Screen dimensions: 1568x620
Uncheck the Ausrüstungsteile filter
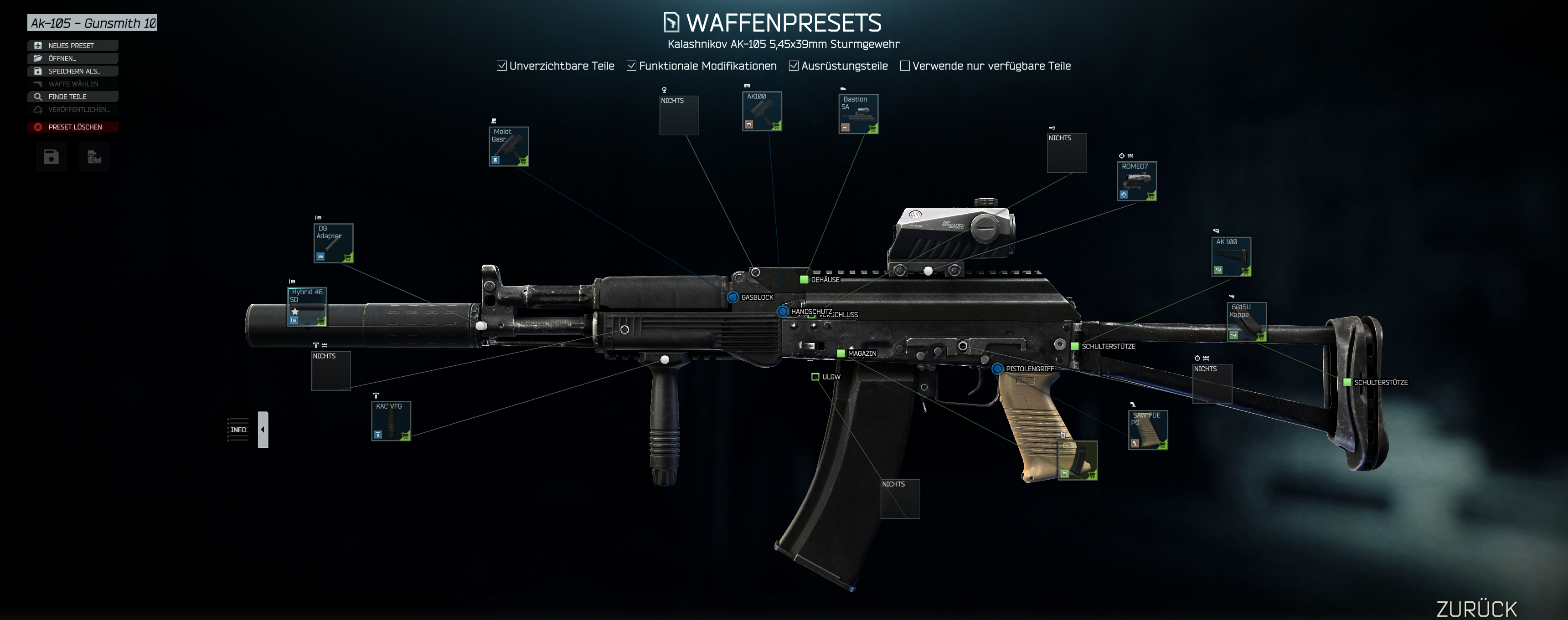[x=794, y=66]
